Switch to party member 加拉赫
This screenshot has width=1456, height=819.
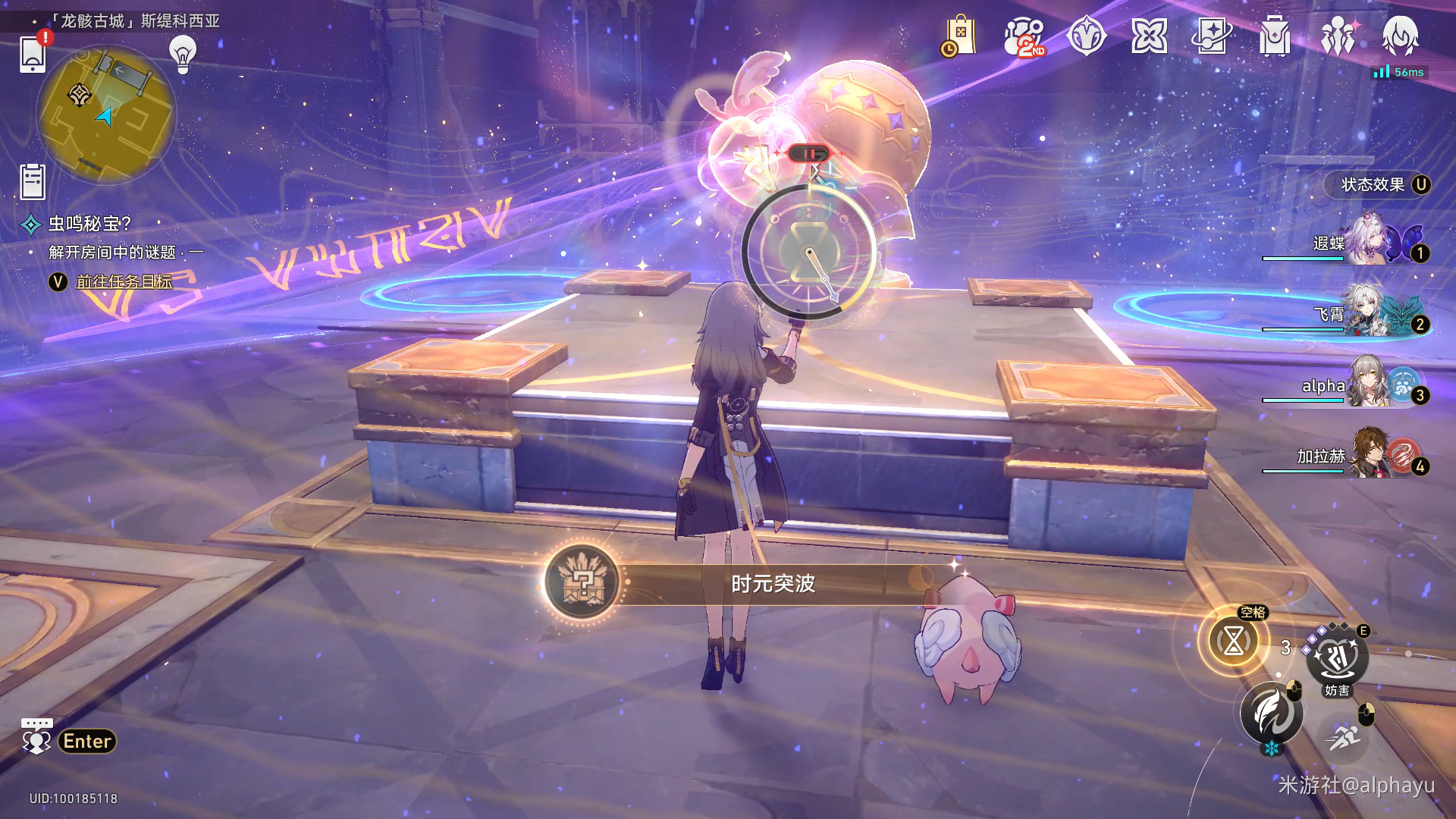(x=1365, y=455)
